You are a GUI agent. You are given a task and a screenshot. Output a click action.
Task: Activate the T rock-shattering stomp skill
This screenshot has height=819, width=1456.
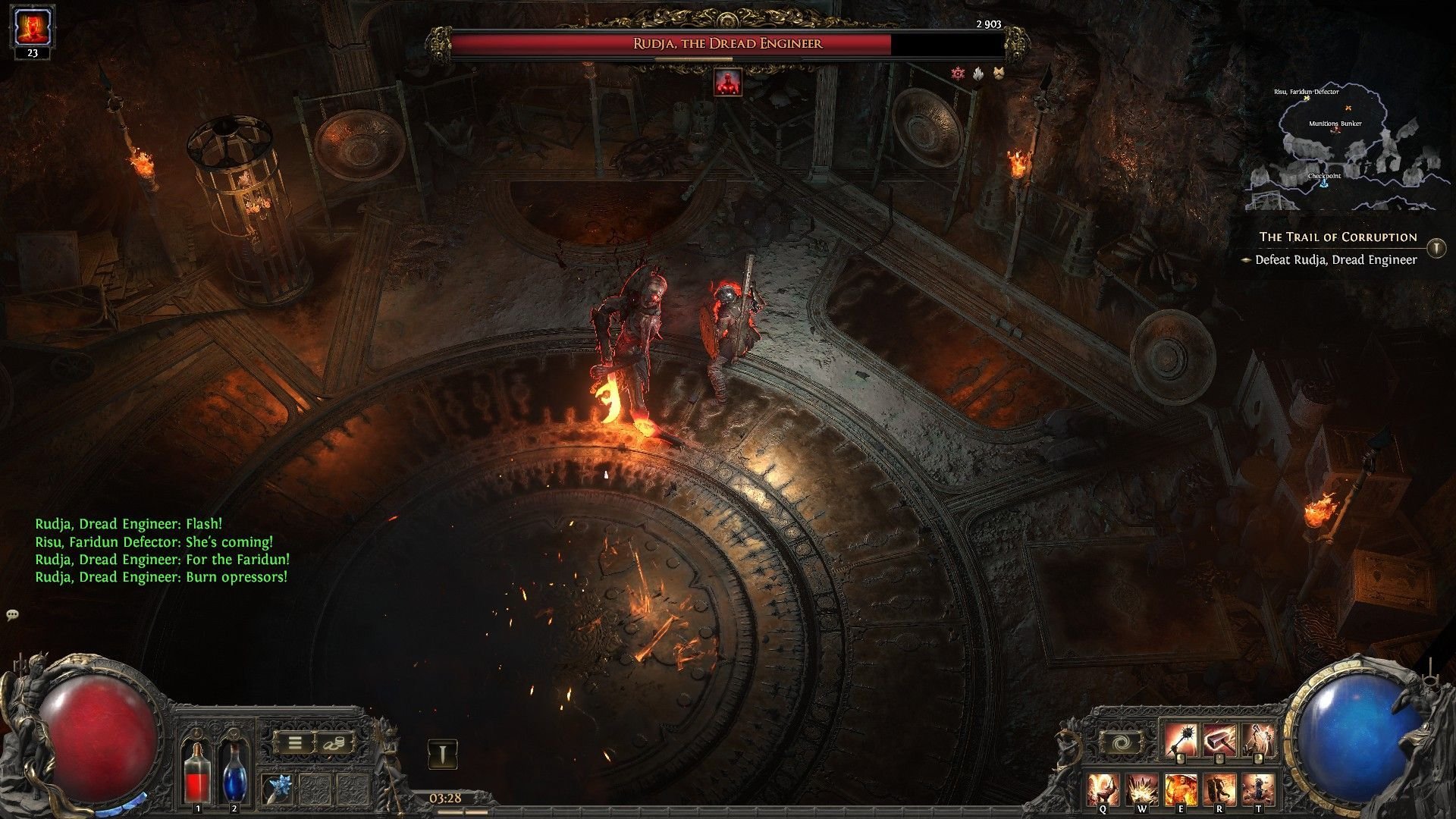1259,789
